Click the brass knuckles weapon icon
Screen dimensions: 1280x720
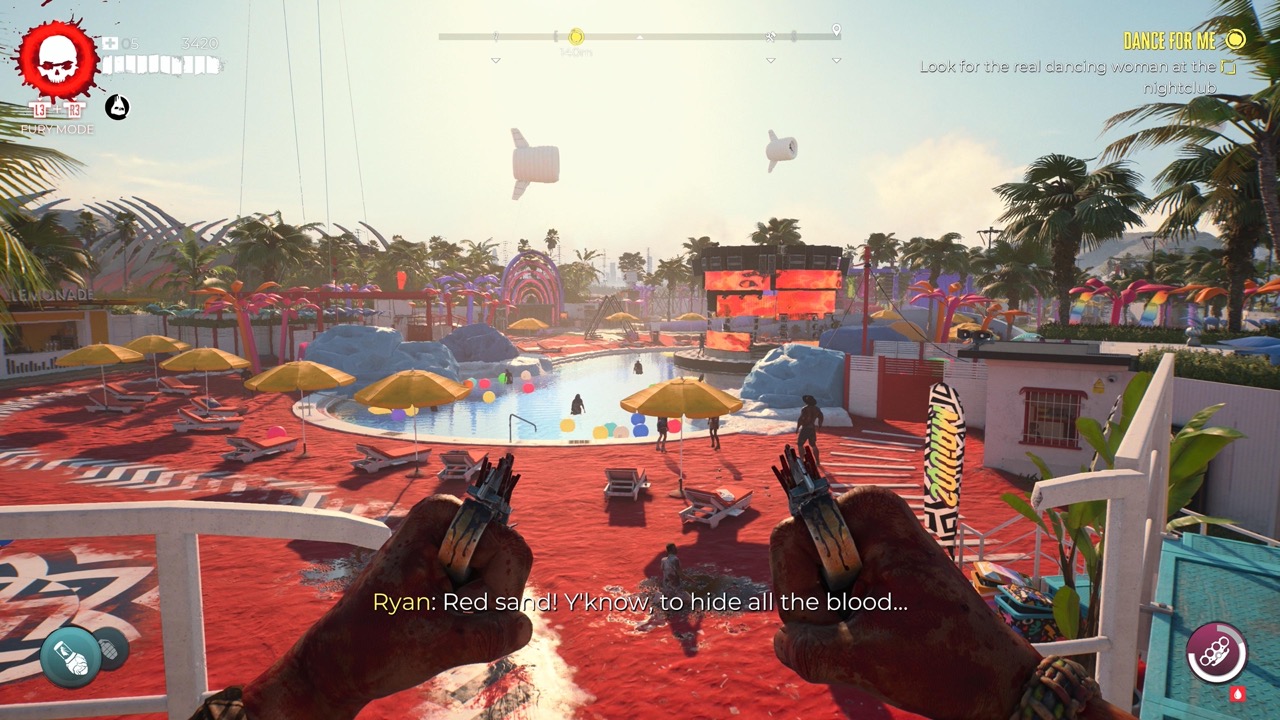coord(1215,652)
